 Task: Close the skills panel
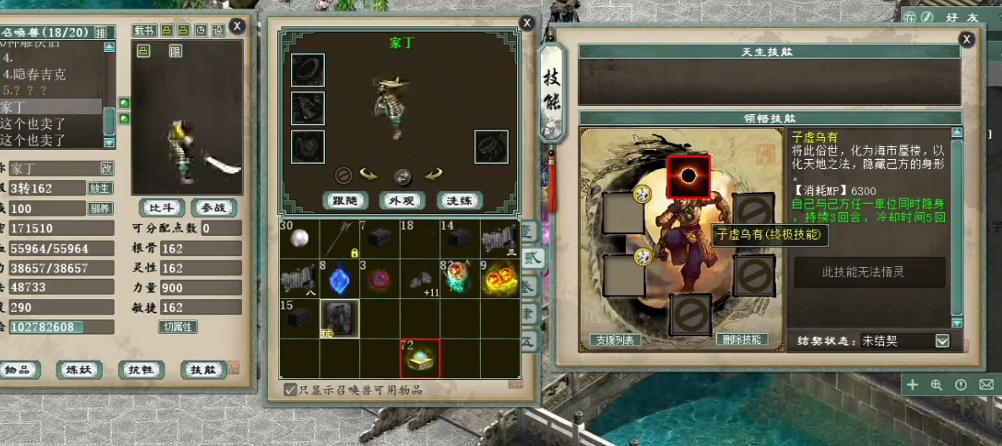[966, 39]
